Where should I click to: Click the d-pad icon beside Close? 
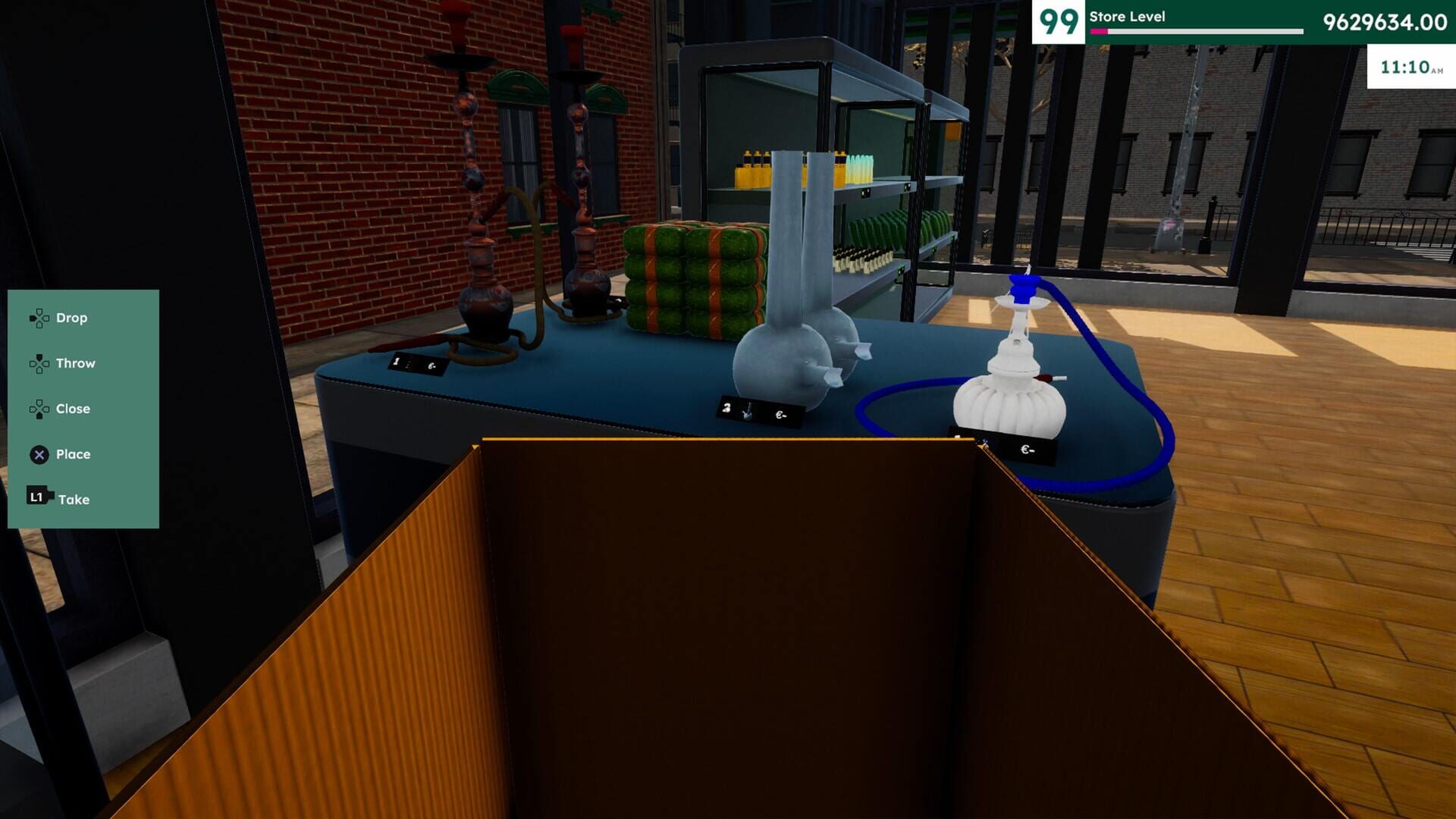tap(38, 409)
